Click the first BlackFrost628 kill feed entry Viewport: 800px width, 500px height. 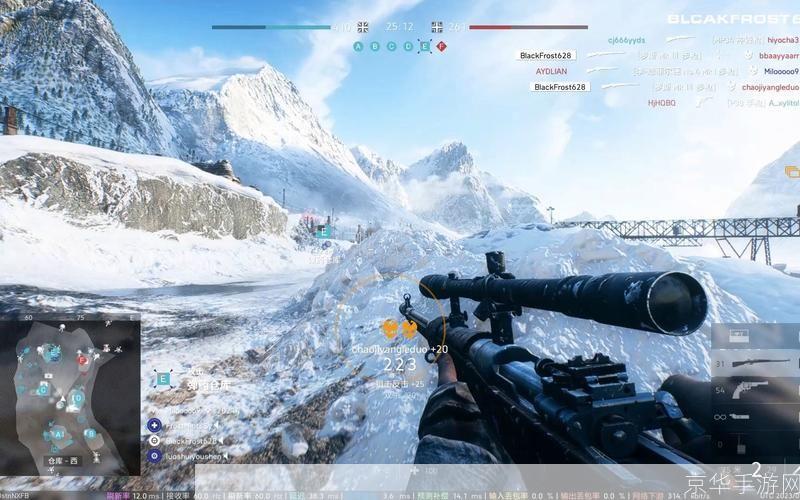[x=544, y=55]
